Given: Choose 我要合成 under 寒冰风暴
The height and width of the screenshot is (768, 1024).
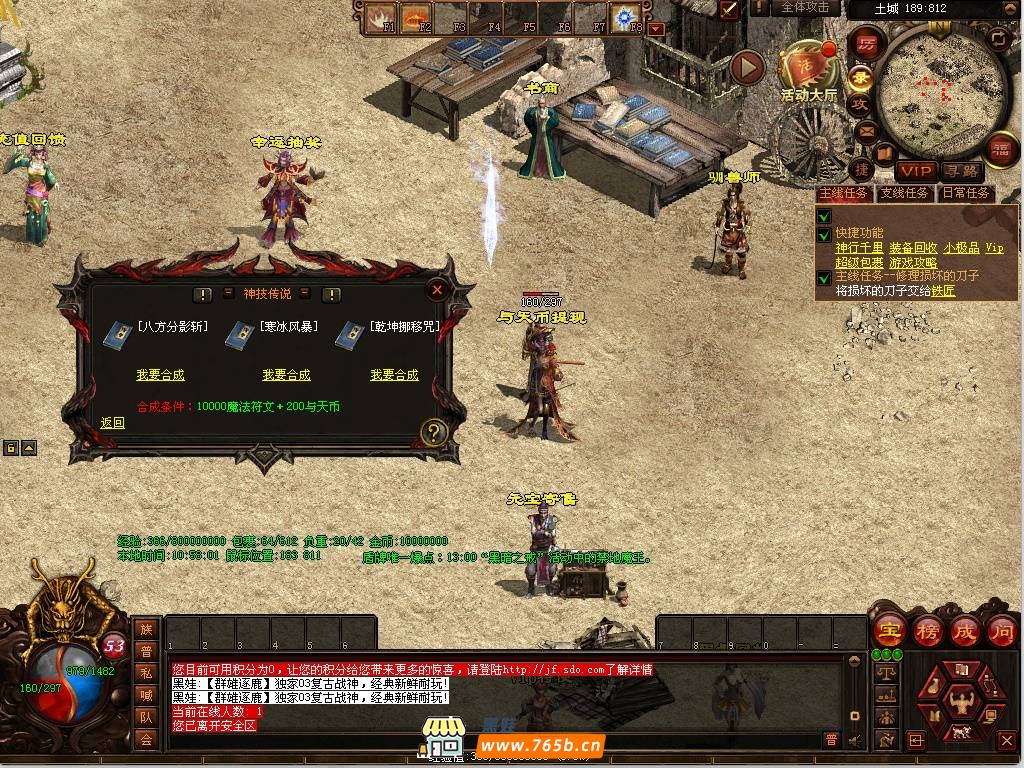Looking at the screenshot, I should (x=286, y=375).
